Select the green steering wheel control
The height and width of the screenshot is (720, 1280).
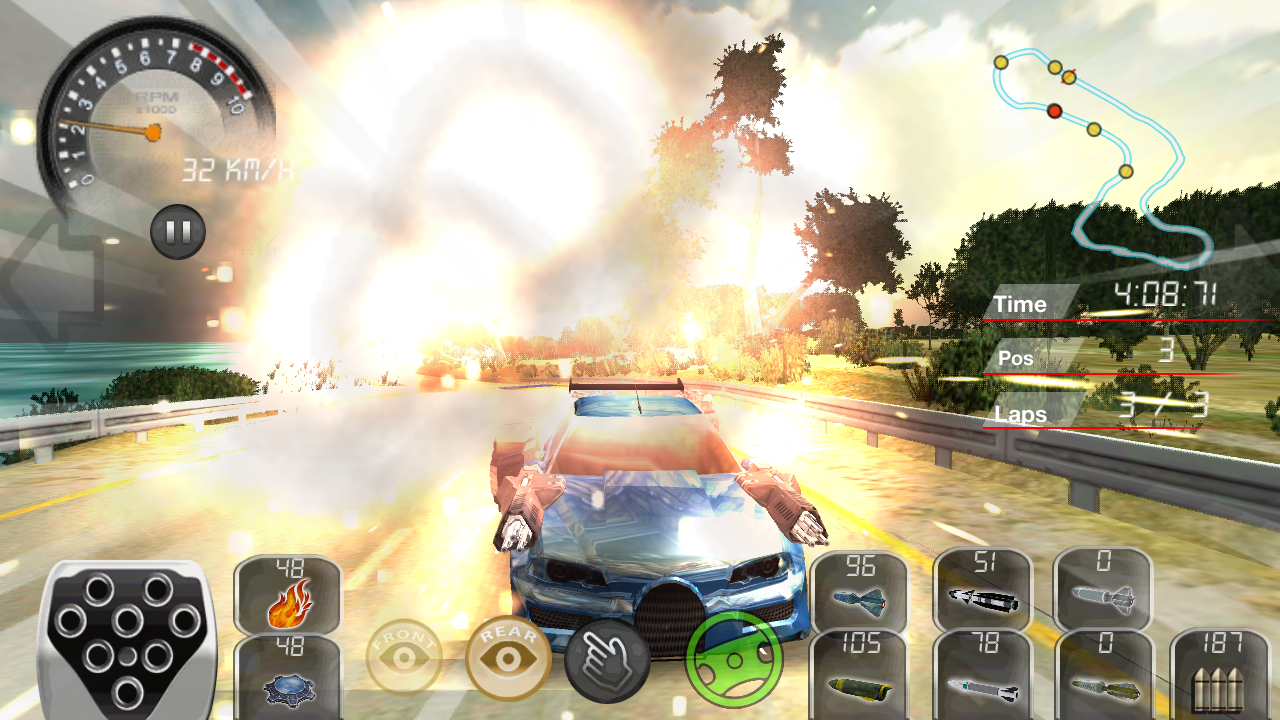tap(733, 660)
